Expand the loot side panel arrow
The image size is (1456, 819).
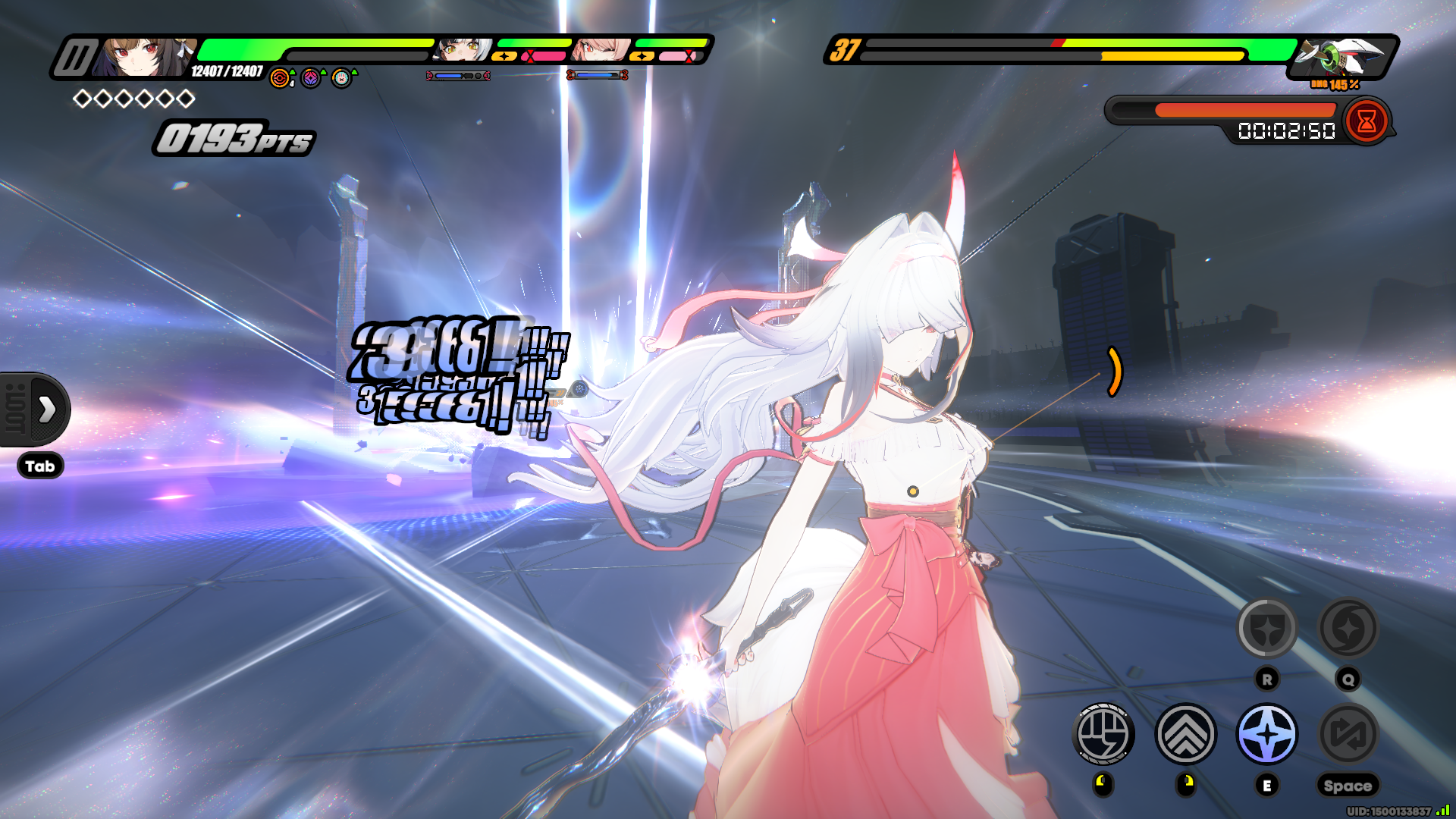[x=45, y=409]
